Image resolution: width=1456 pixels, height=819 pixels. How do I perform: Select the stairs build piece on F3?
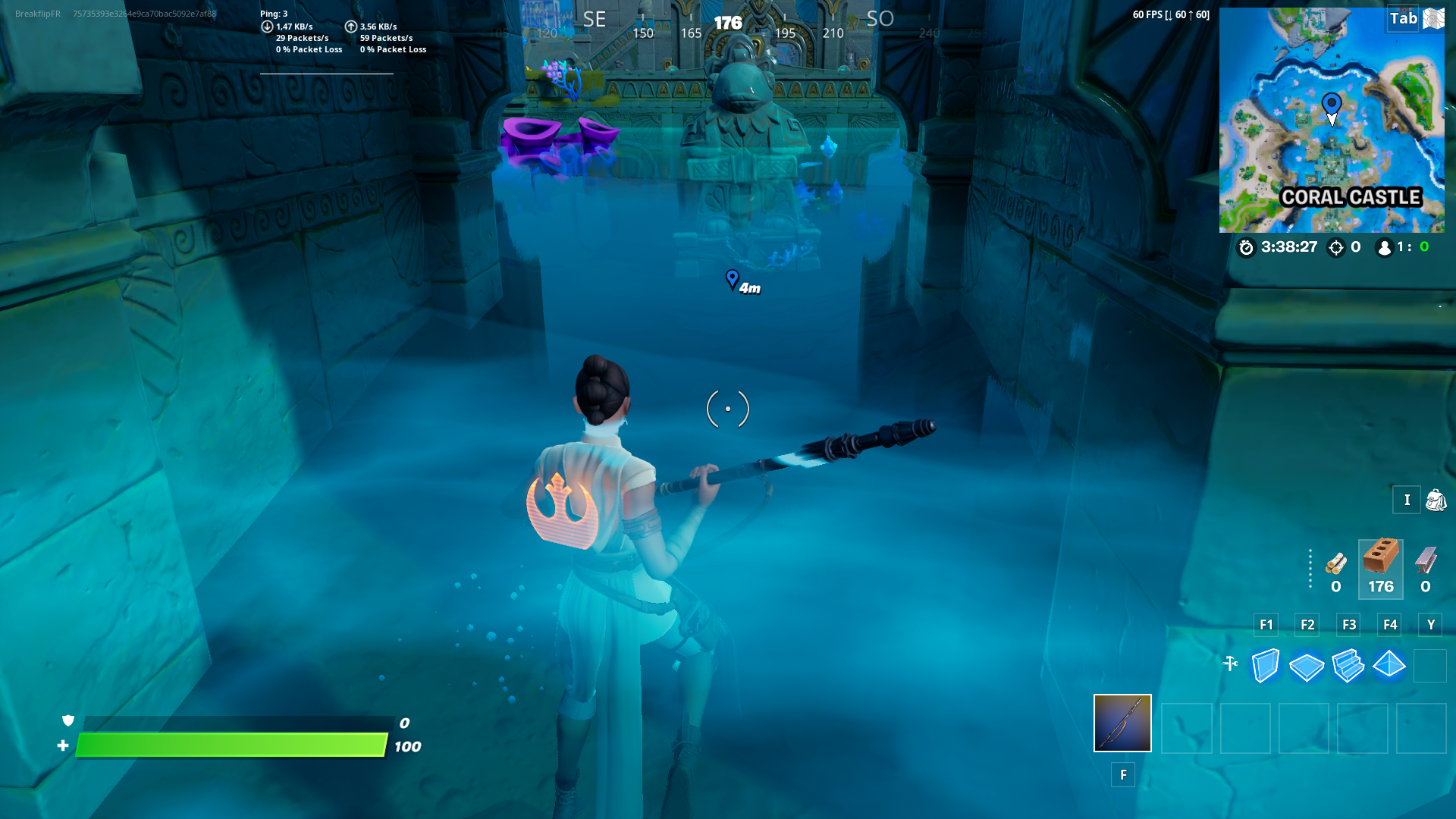1349,666
